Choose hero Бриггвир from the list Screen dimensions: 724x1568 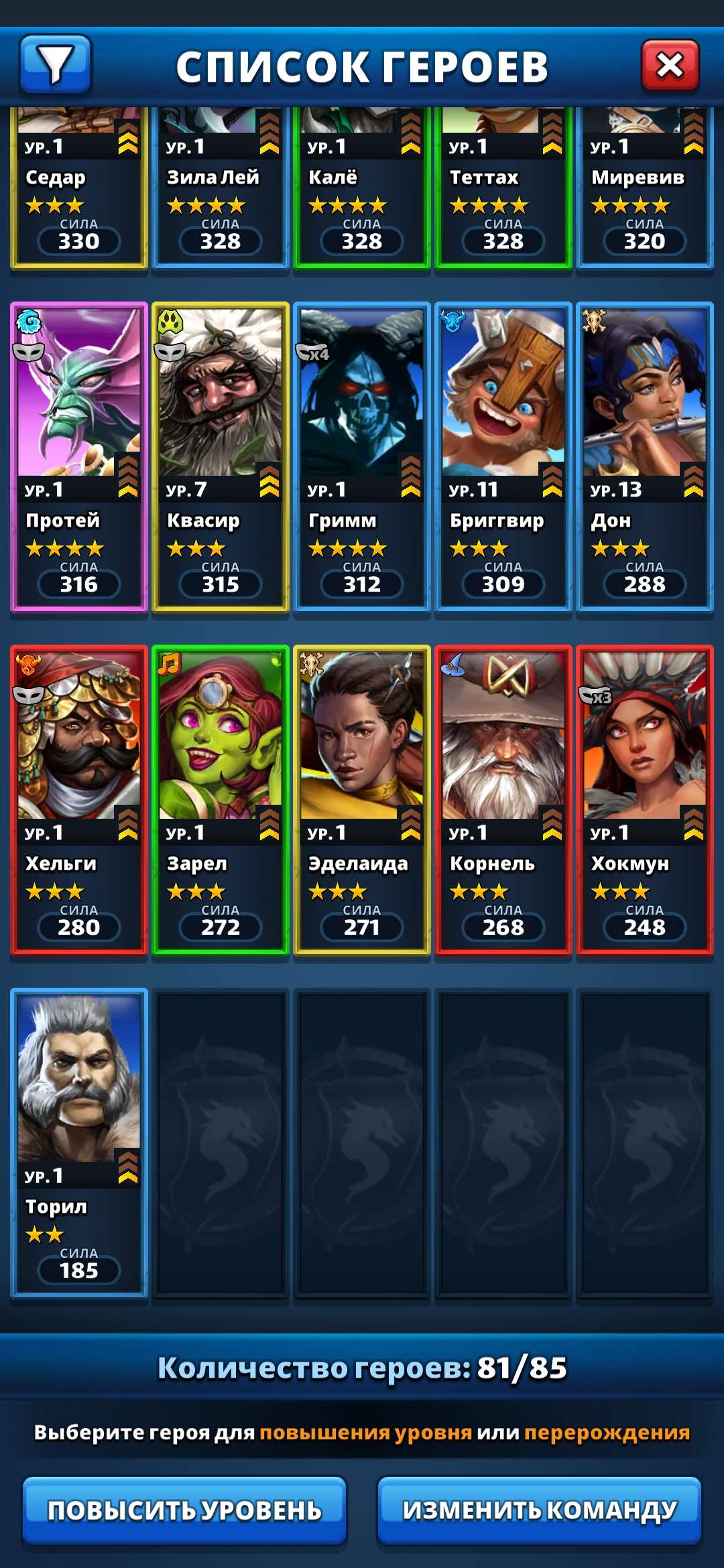[x=503, y=457]
